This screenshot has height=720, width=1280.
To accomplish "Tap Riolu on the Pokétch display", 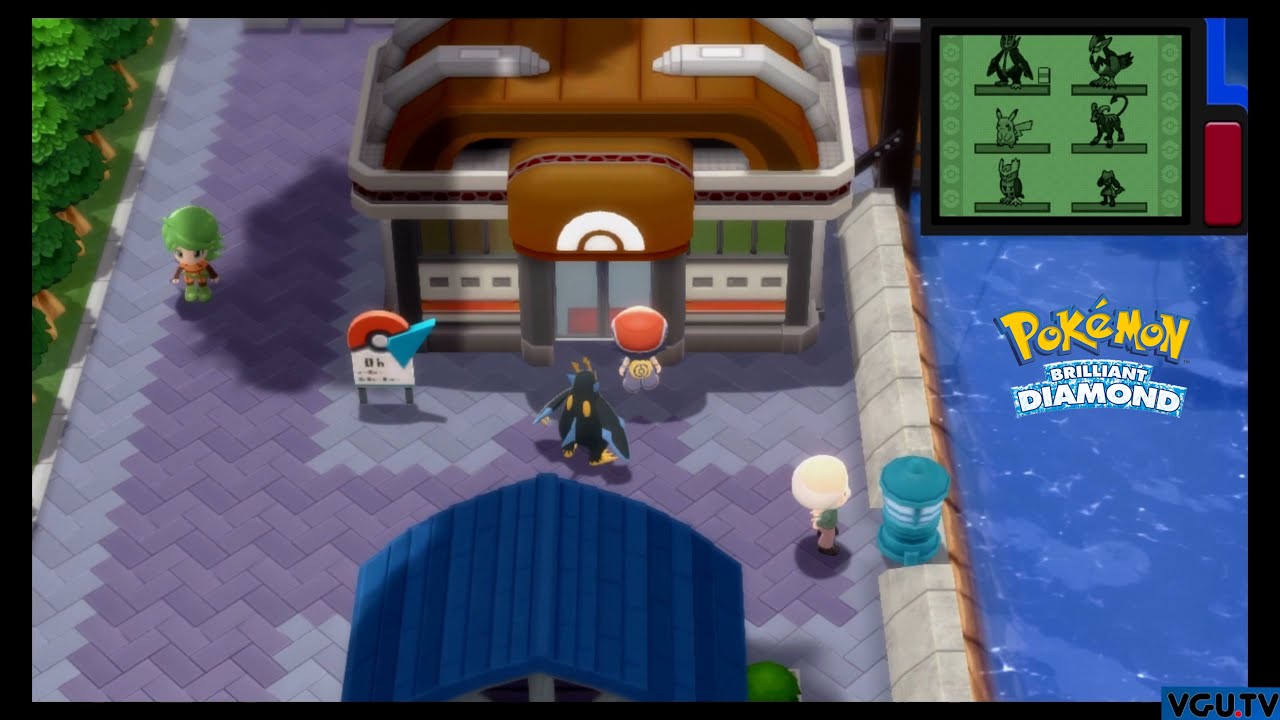I will (1109, 185).
